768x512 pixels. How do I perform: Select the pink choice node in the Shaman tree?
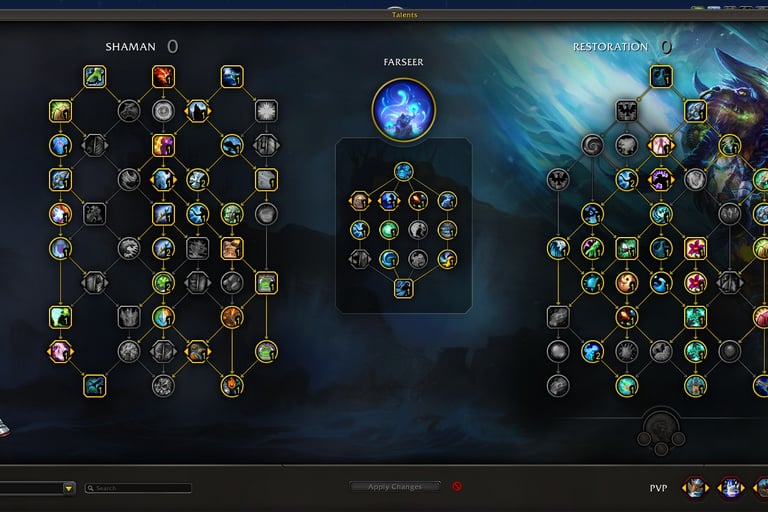(60, 350)
